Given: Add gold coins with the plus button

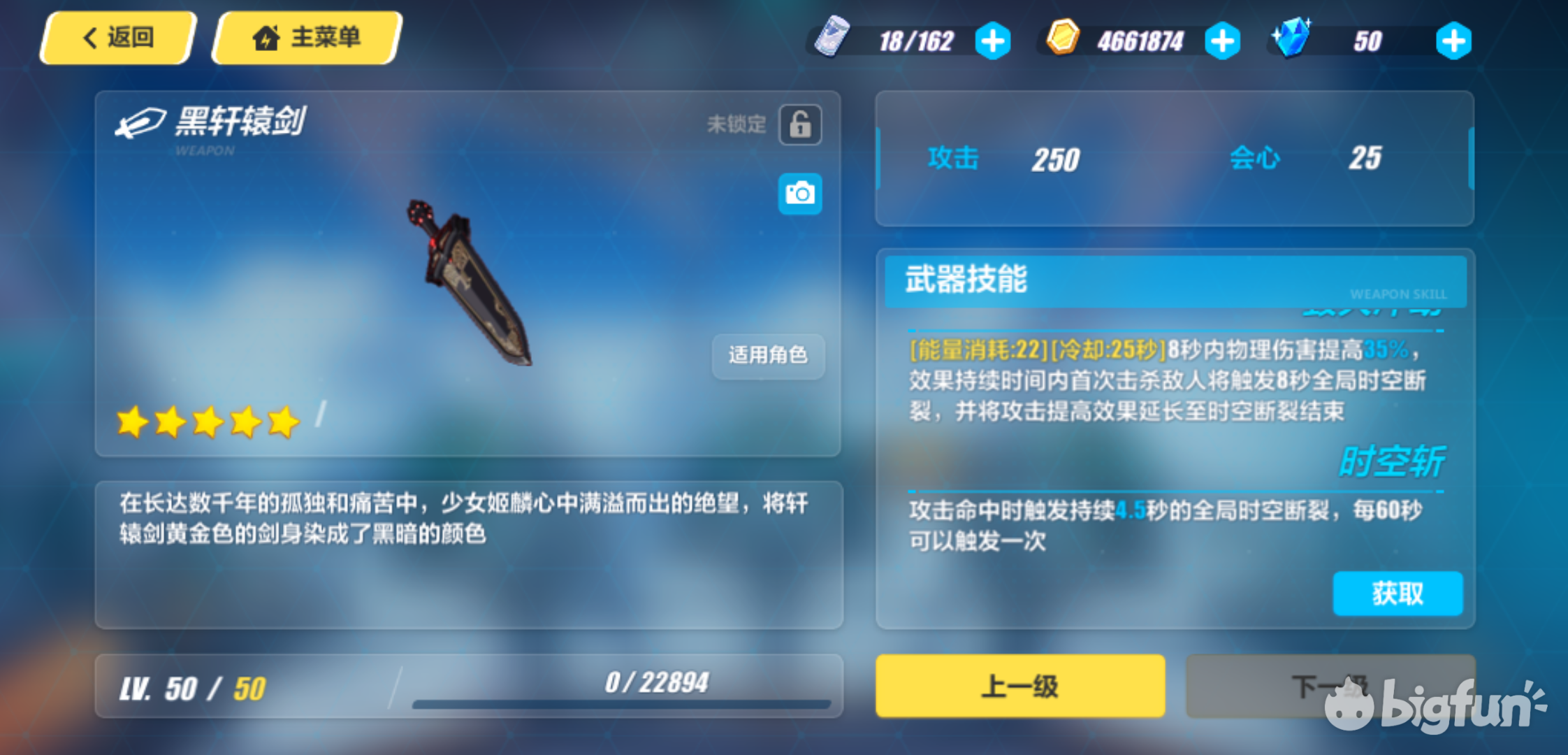Looking at the screenshot, I should tap(1222, 41).
